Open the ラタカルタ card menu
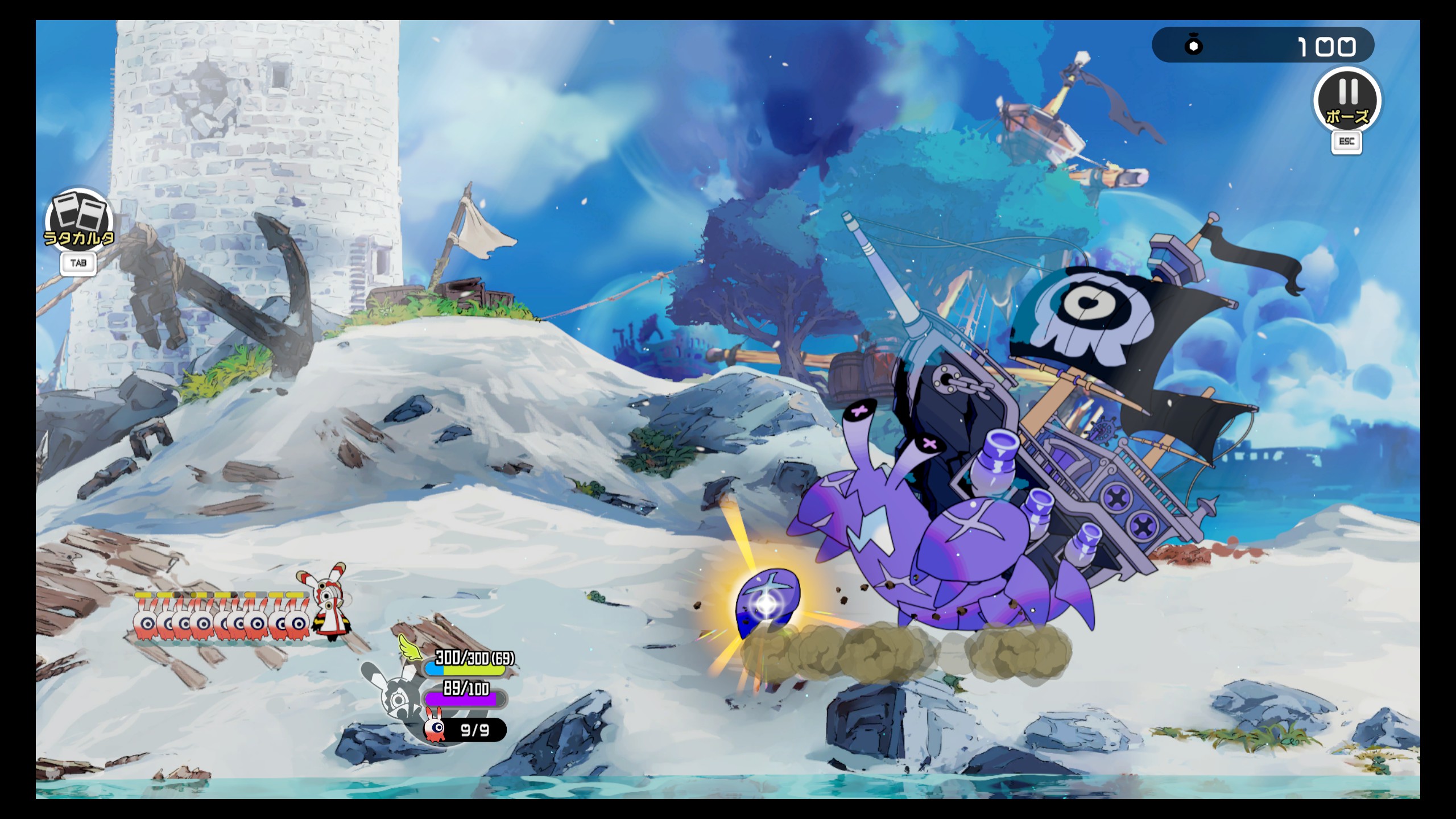The width and height of the screenshot is (1456, 819). click(x=79, y=220)
